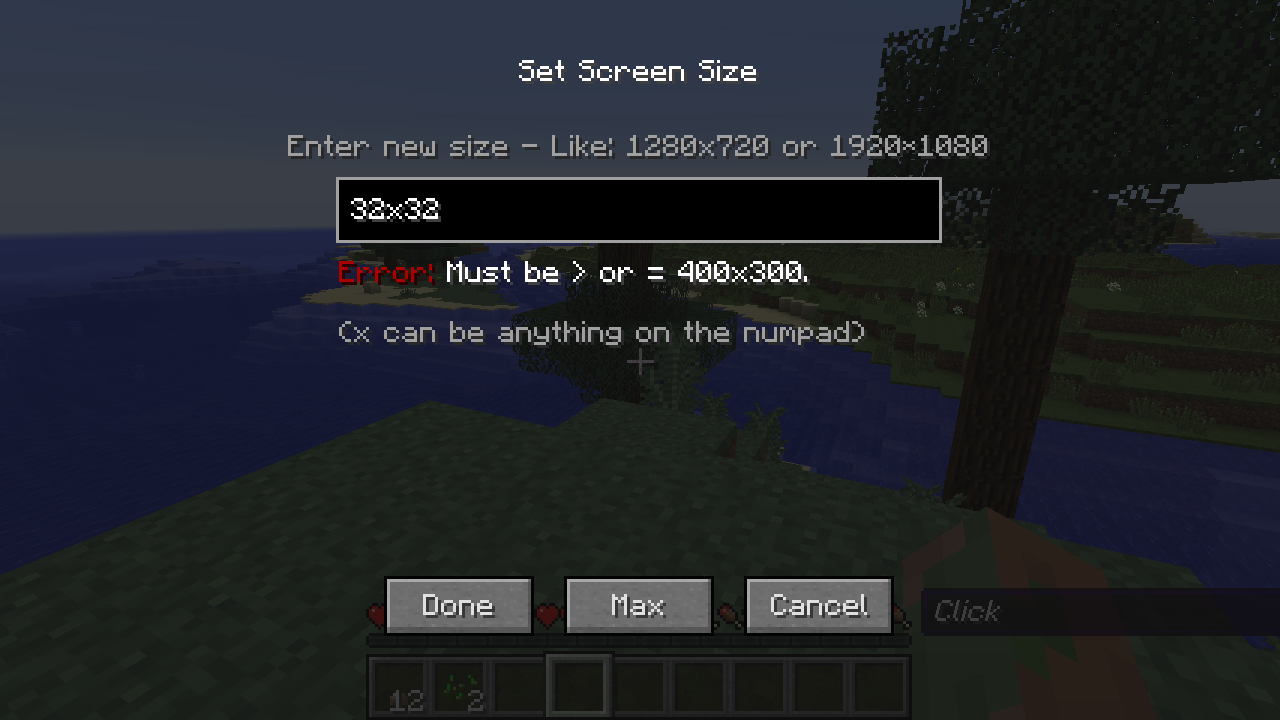This screenshot has height=720, width=1280.
Task: Click the Set Screen Size title
Action: 637,71
